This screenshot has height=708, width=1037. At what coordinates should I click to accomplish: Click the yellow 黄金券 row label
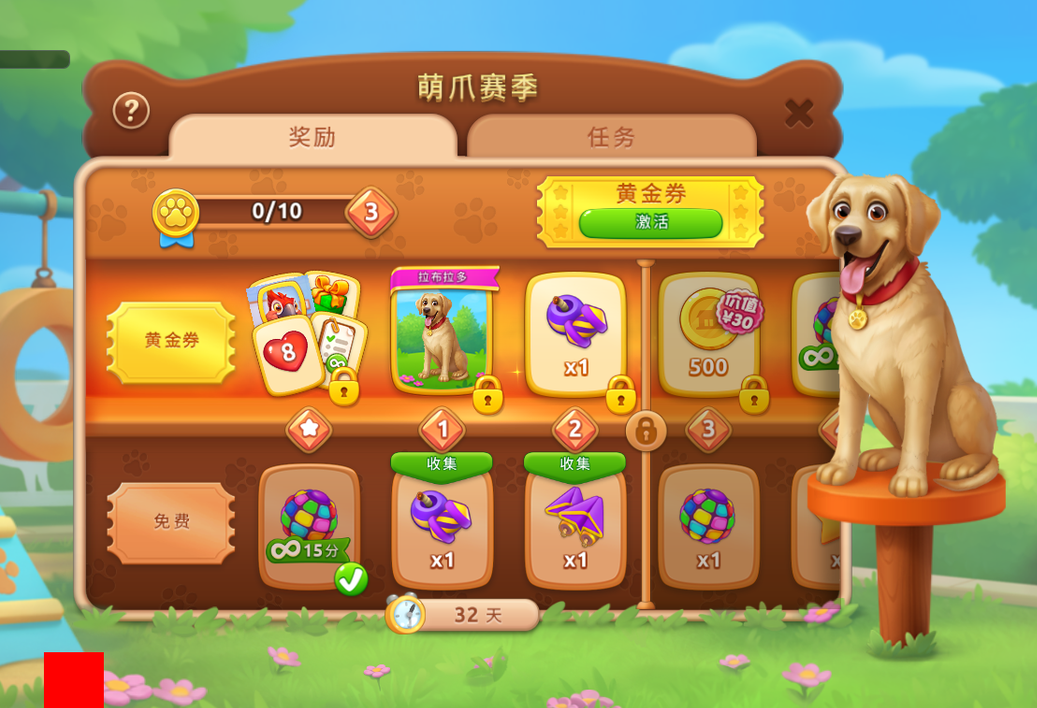(x=171, y=341)
